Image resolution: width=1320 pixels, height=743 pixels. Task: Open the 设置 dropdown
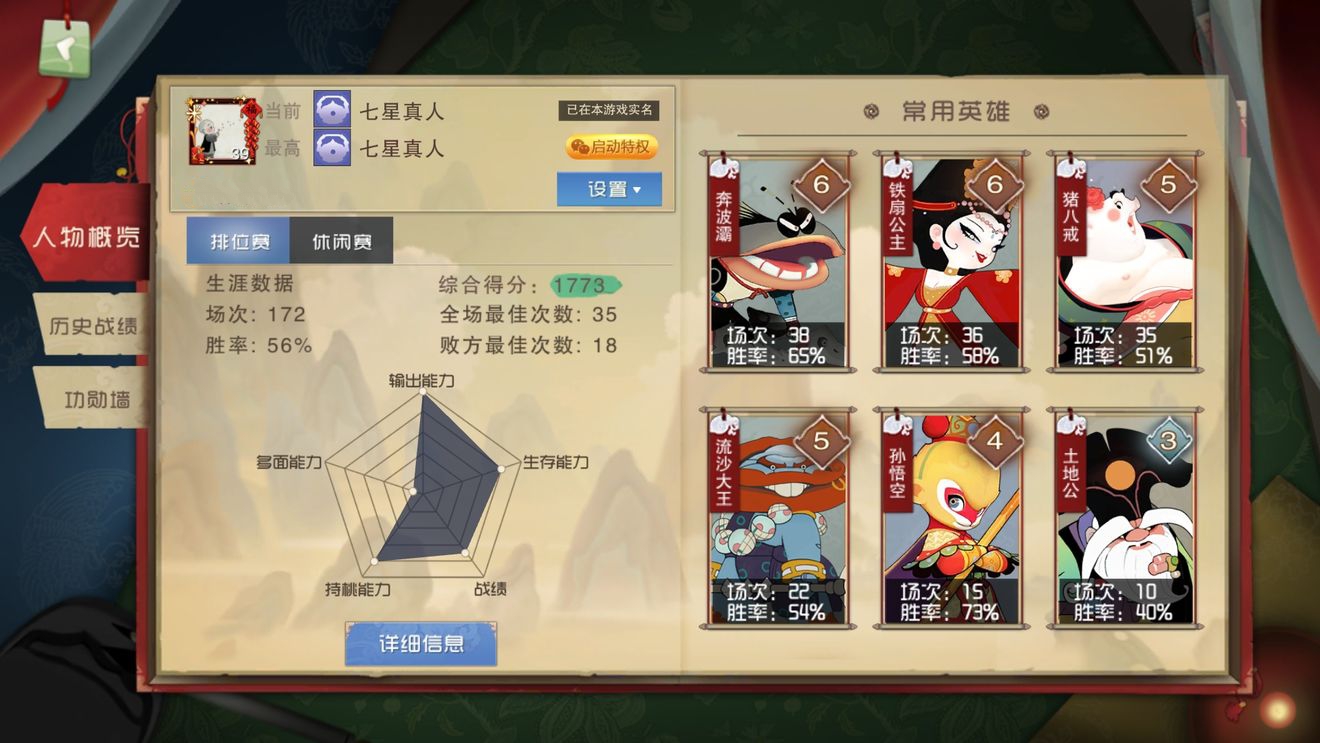[x=609, y=189]
